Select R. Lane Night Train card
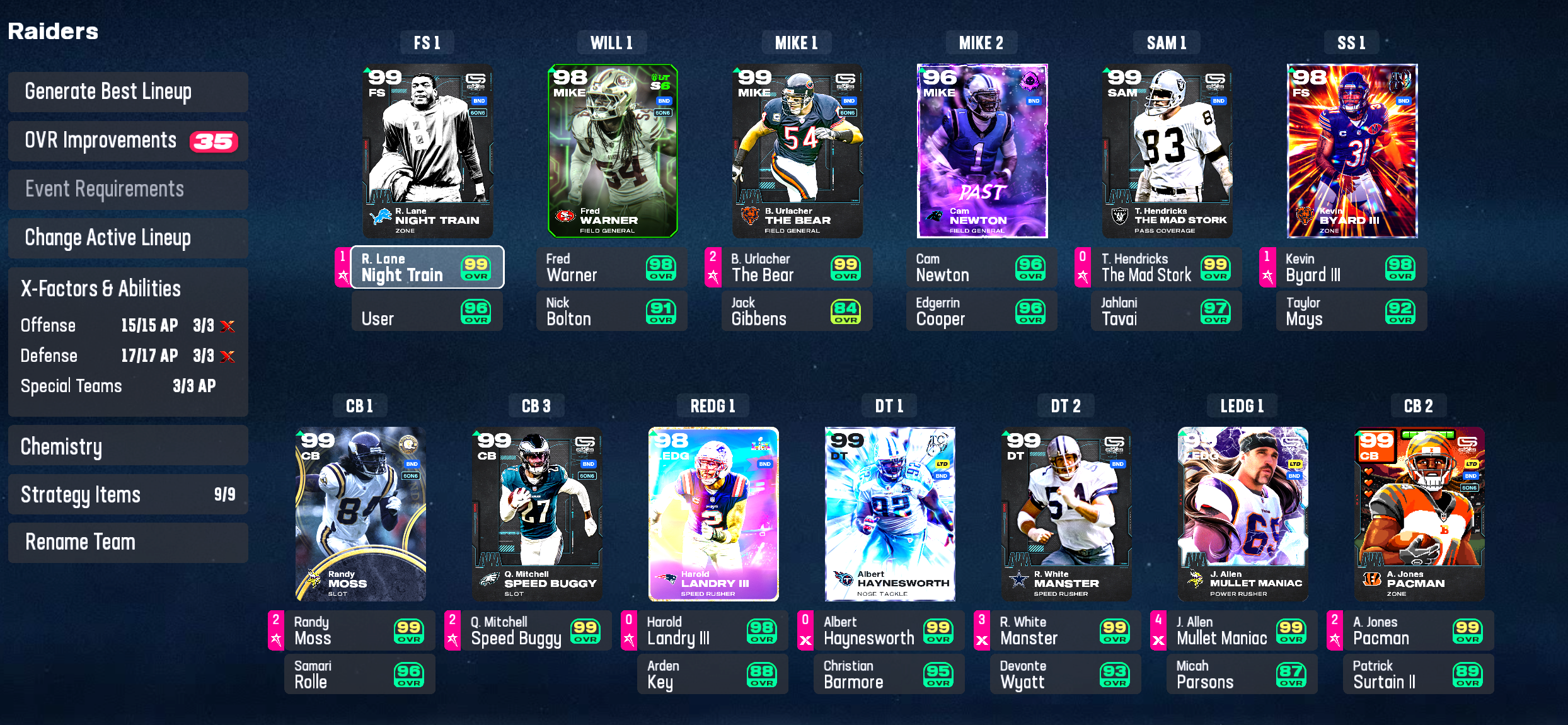 [428, 151]
